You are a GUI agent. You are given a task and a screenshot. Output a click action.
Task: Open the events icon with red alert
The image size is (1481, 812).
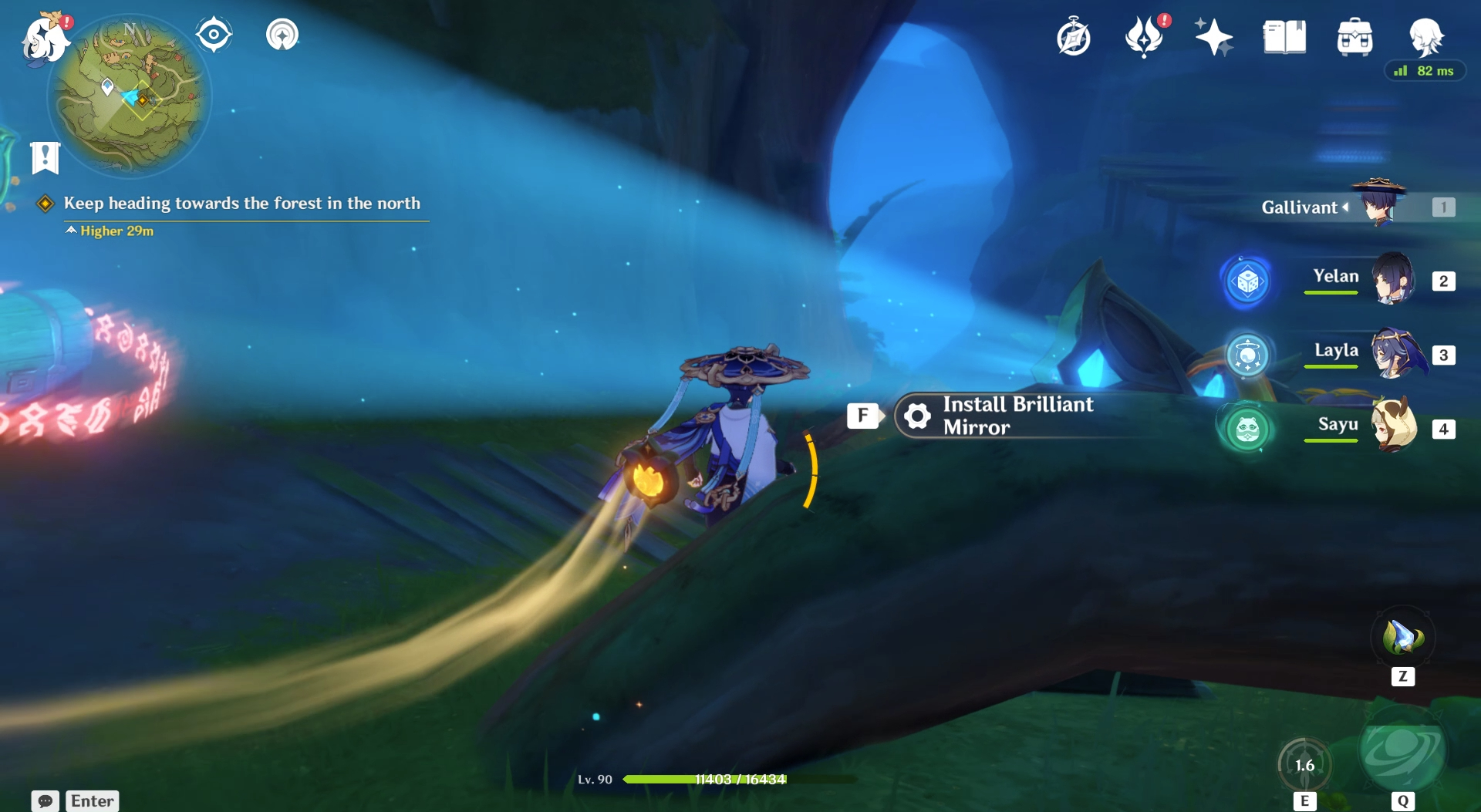(1143, 37)
